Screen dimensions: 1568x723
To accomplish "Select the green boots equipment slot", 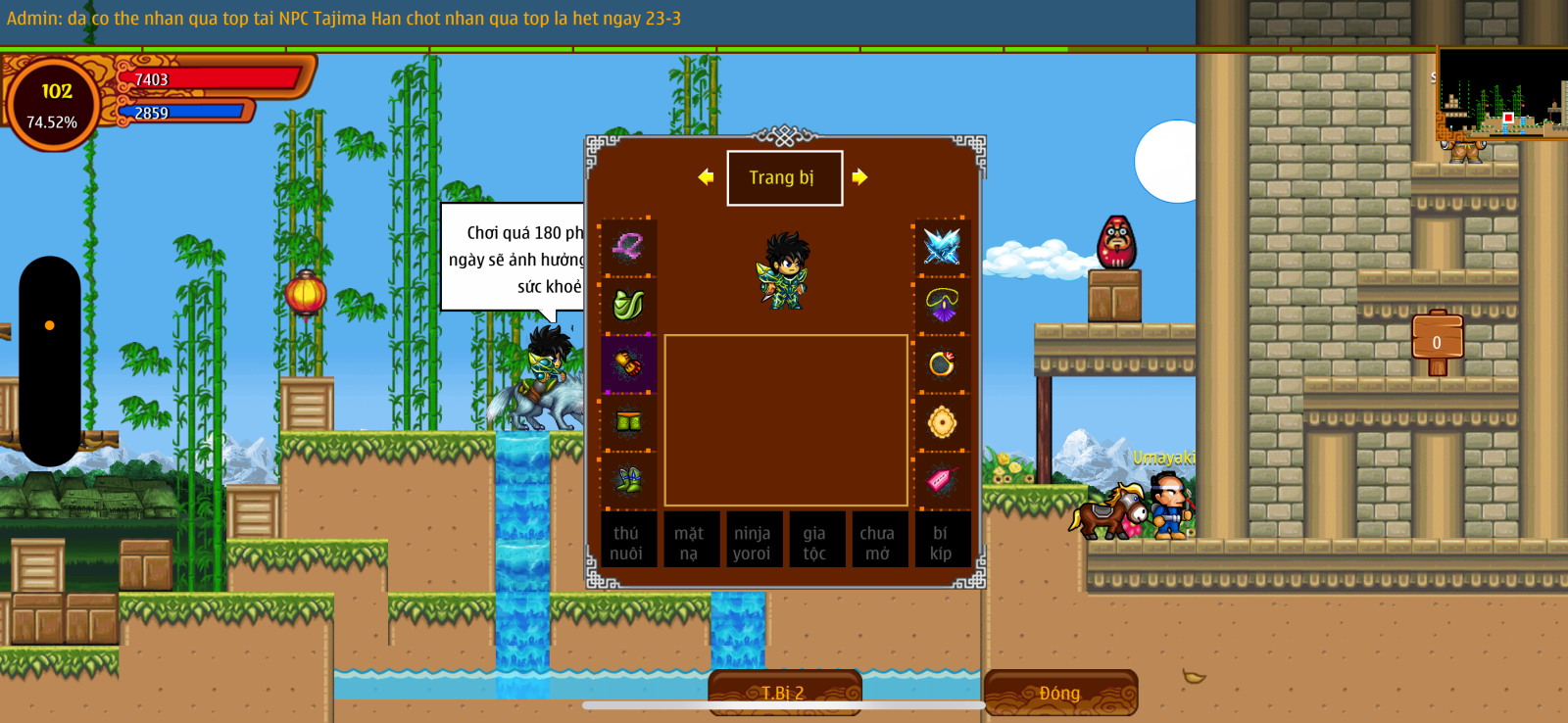I will 628,480.
